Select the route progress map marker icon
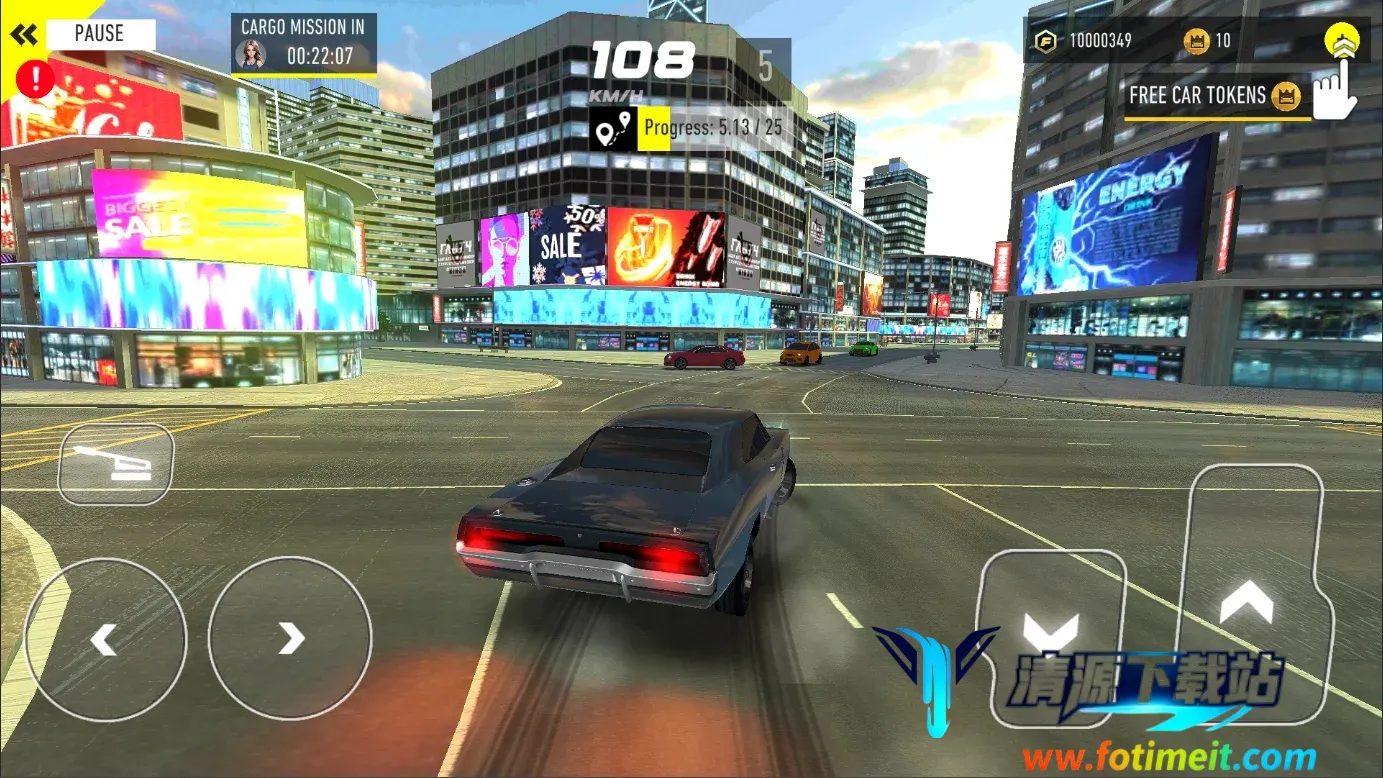 coord(613,129)
